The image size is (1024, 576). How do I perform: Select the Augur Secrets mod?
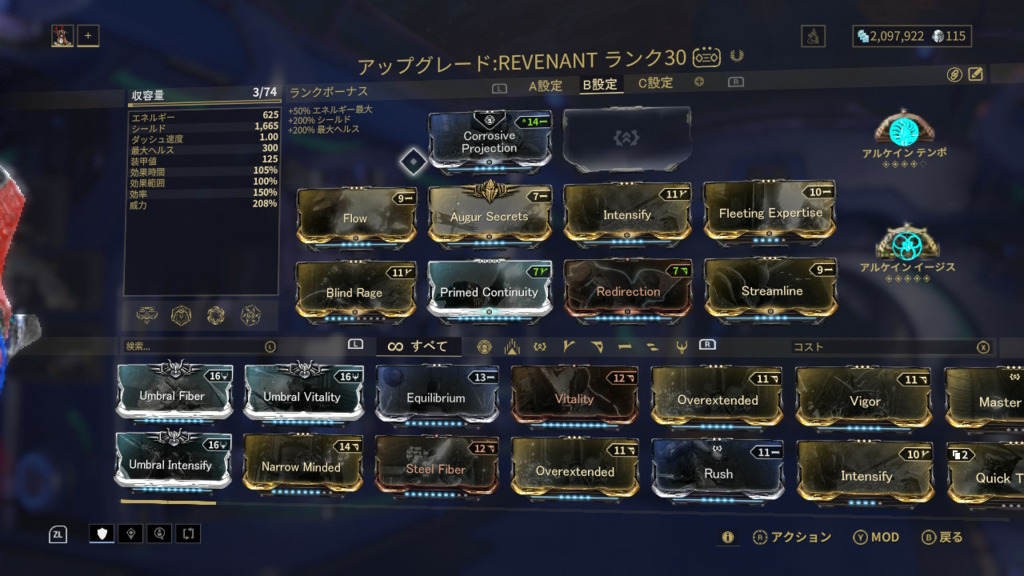tap(489, 215)
